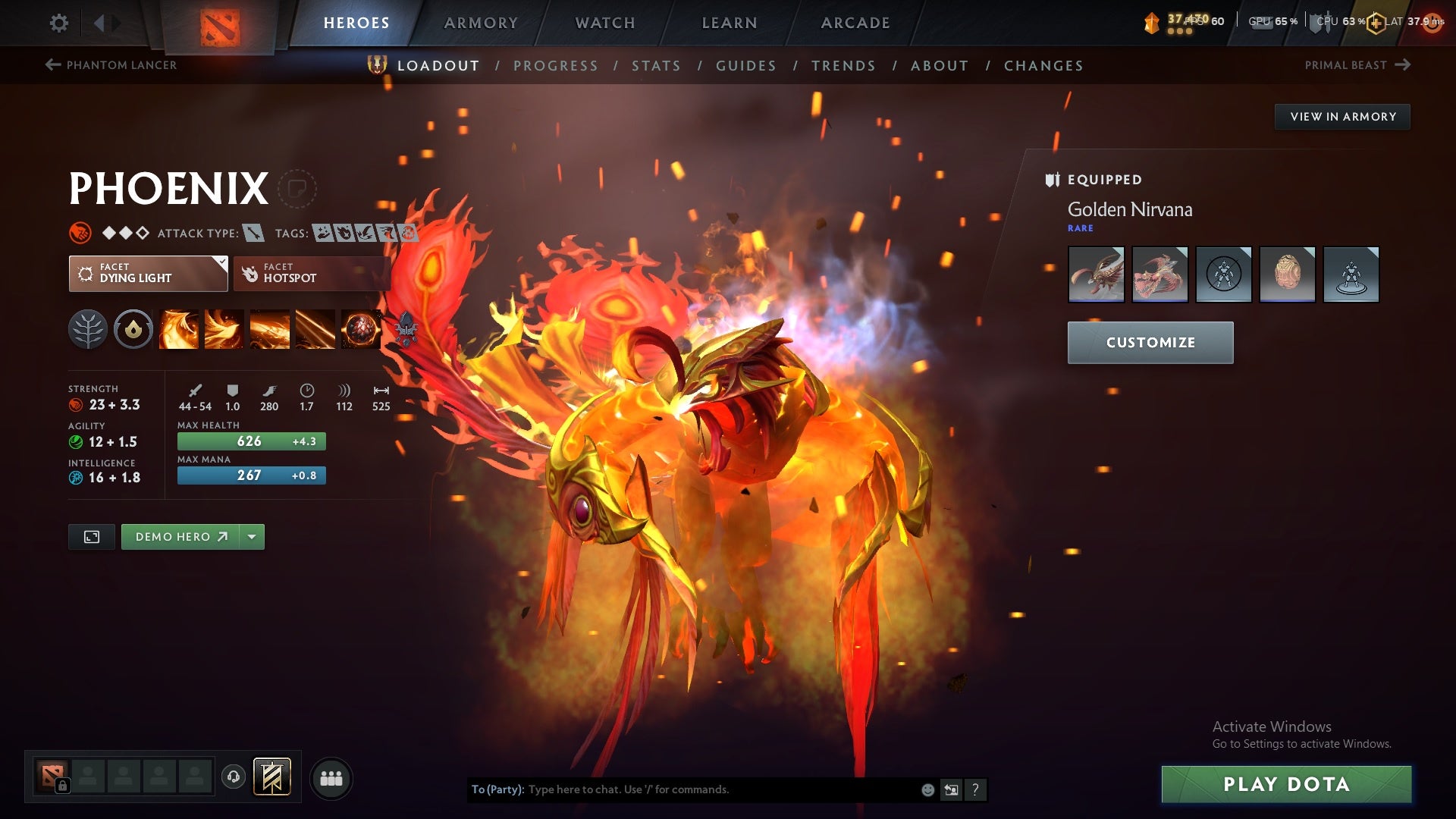Expand the Demo Hero dropdown arrow
Image resolution: width=1456 pixels, height=819 pixels.
click(x=251, y=536)
